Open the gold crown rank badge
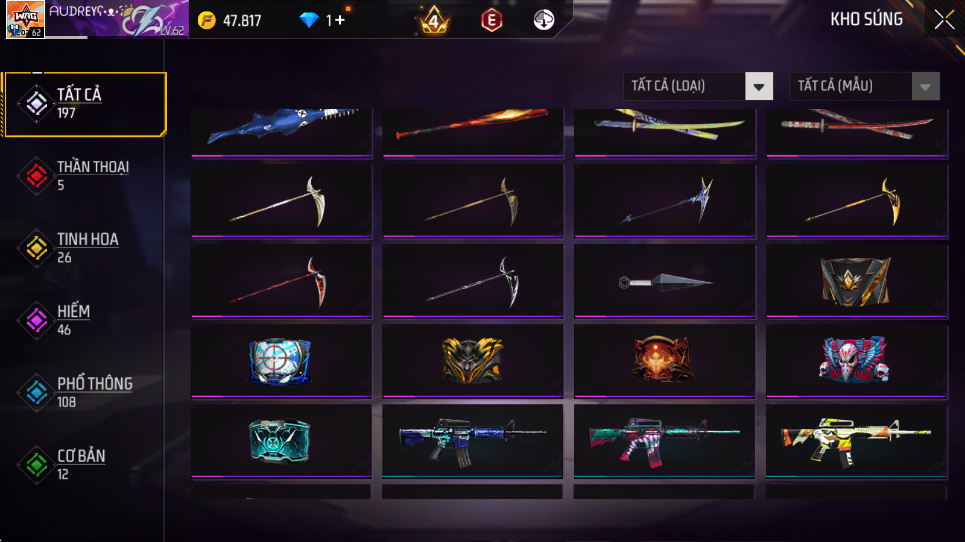Screen dimensions: 965x542 pyautogui.click(x=434, y=20)
